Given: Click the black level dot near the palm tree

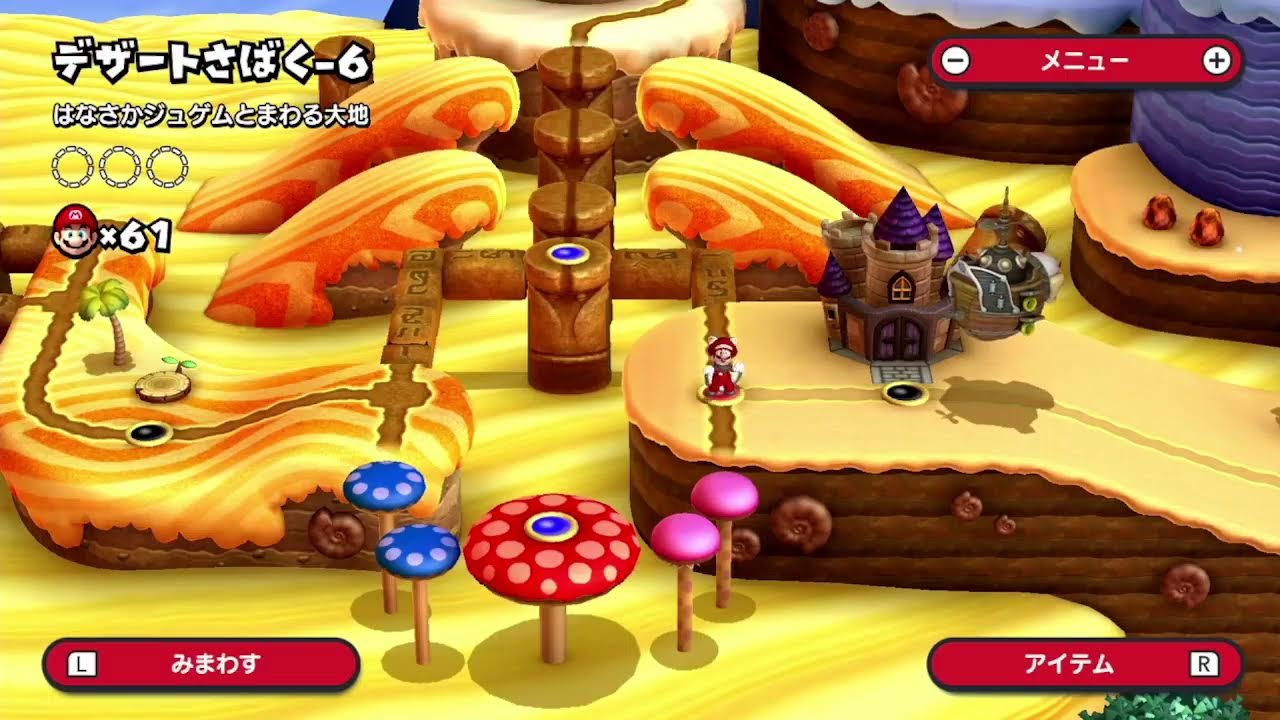Looking at the screenshot, I should click(148, 432).
